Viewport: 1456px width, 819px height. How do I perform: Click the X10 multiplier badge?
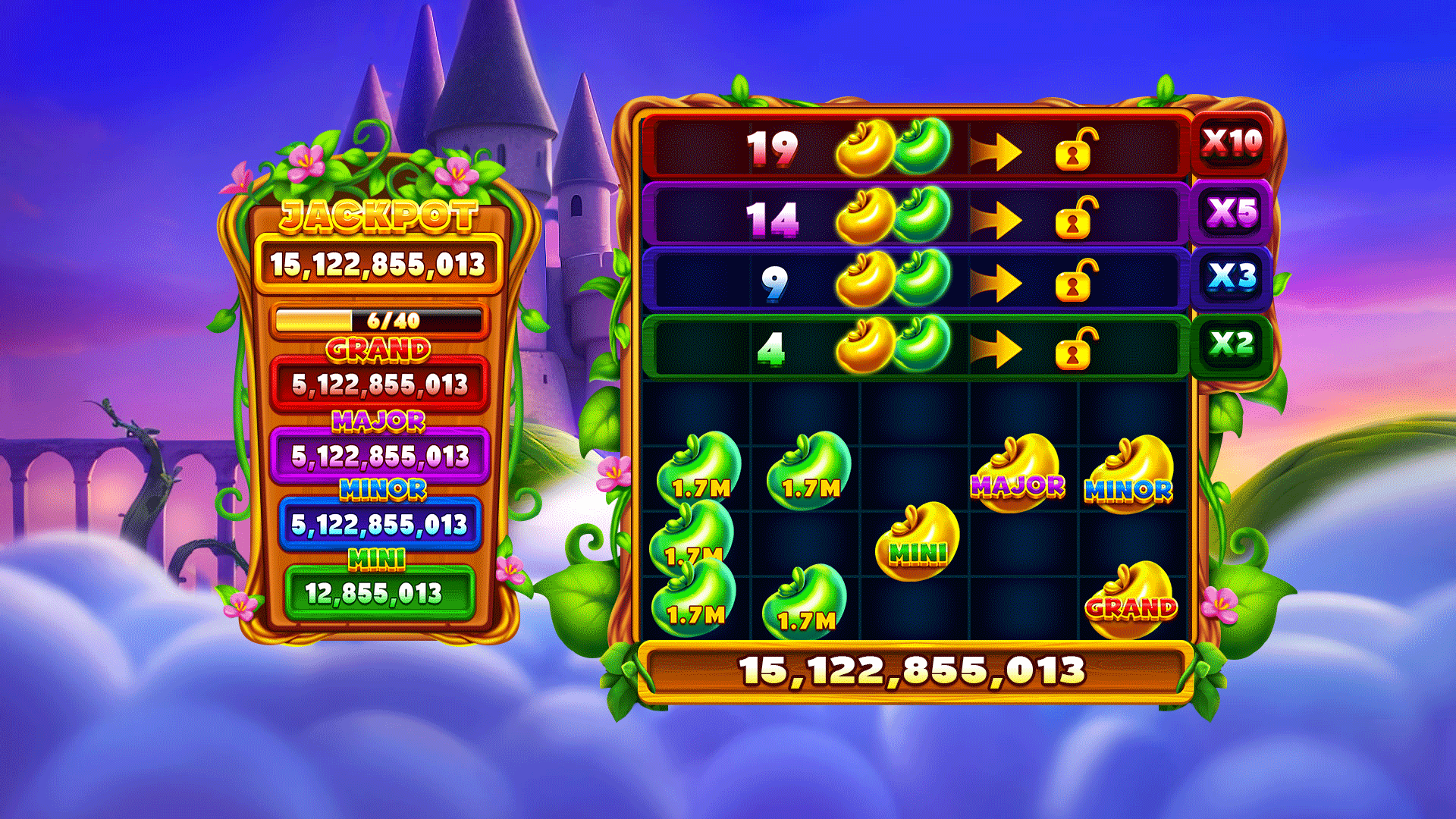click(1232, 143)
